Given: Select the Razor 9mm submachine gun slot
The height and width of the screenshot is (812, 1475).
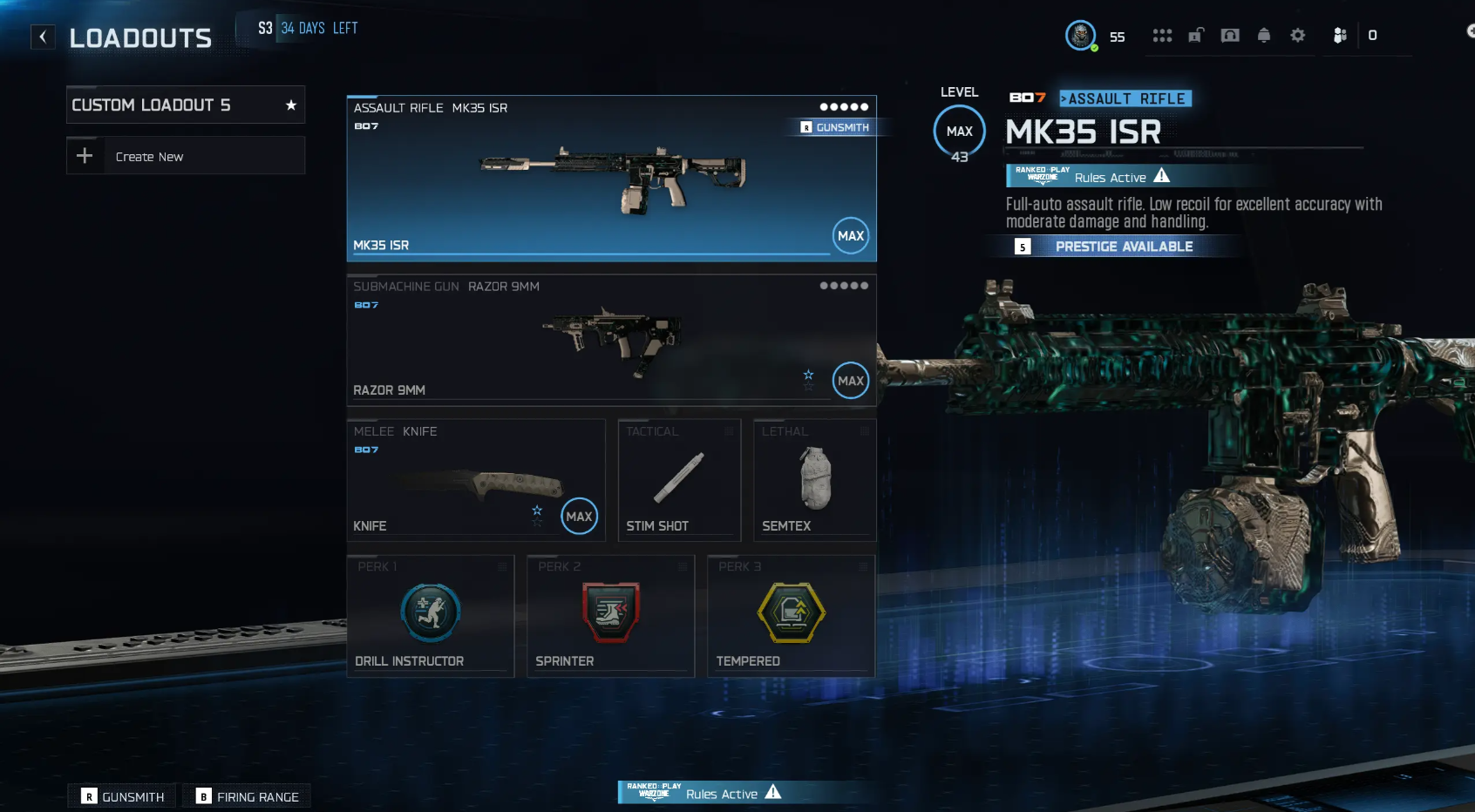Looking at the screenshot, I should click(x=610, y=340).
